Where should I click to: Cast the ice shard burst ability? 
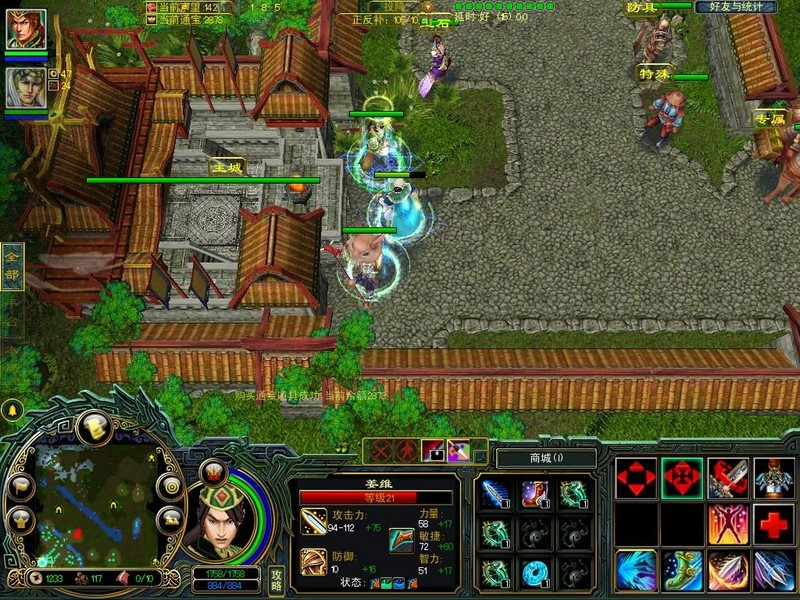tap(636, 570)
